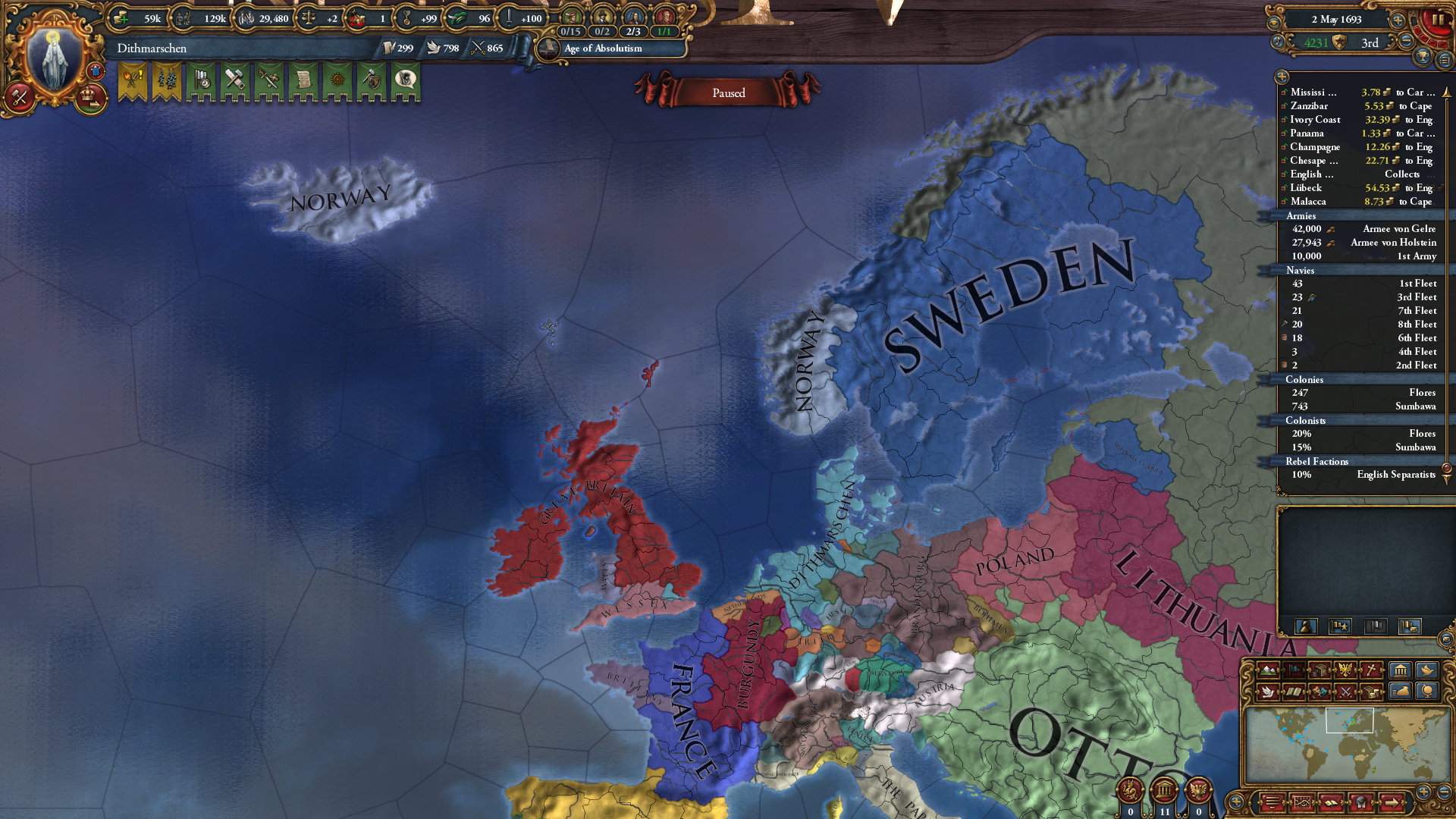Unpause the game with the pause button
The image size is (1456, 819).
1440,20
